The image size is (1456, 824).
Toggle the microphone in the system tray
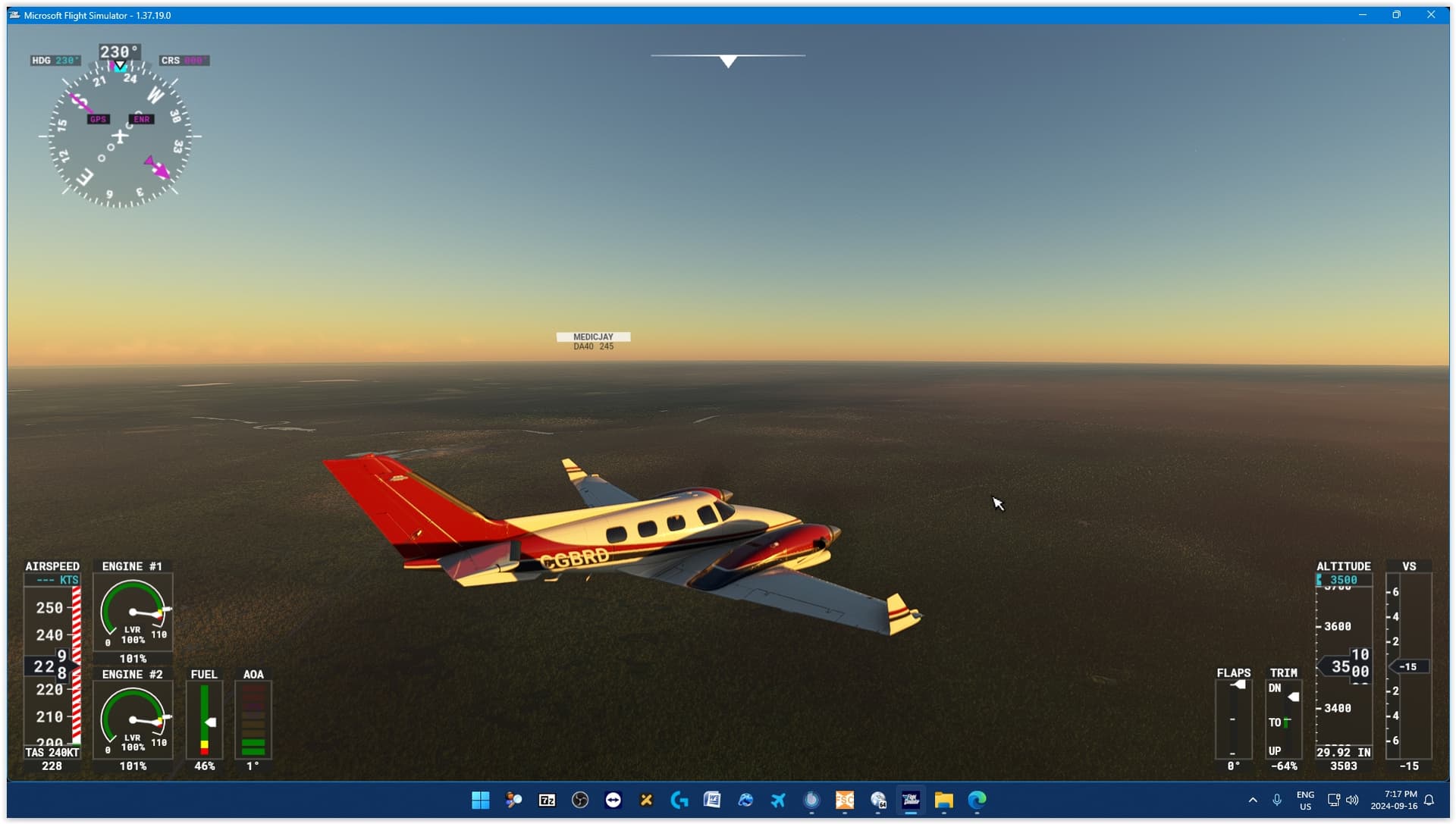1278,801
